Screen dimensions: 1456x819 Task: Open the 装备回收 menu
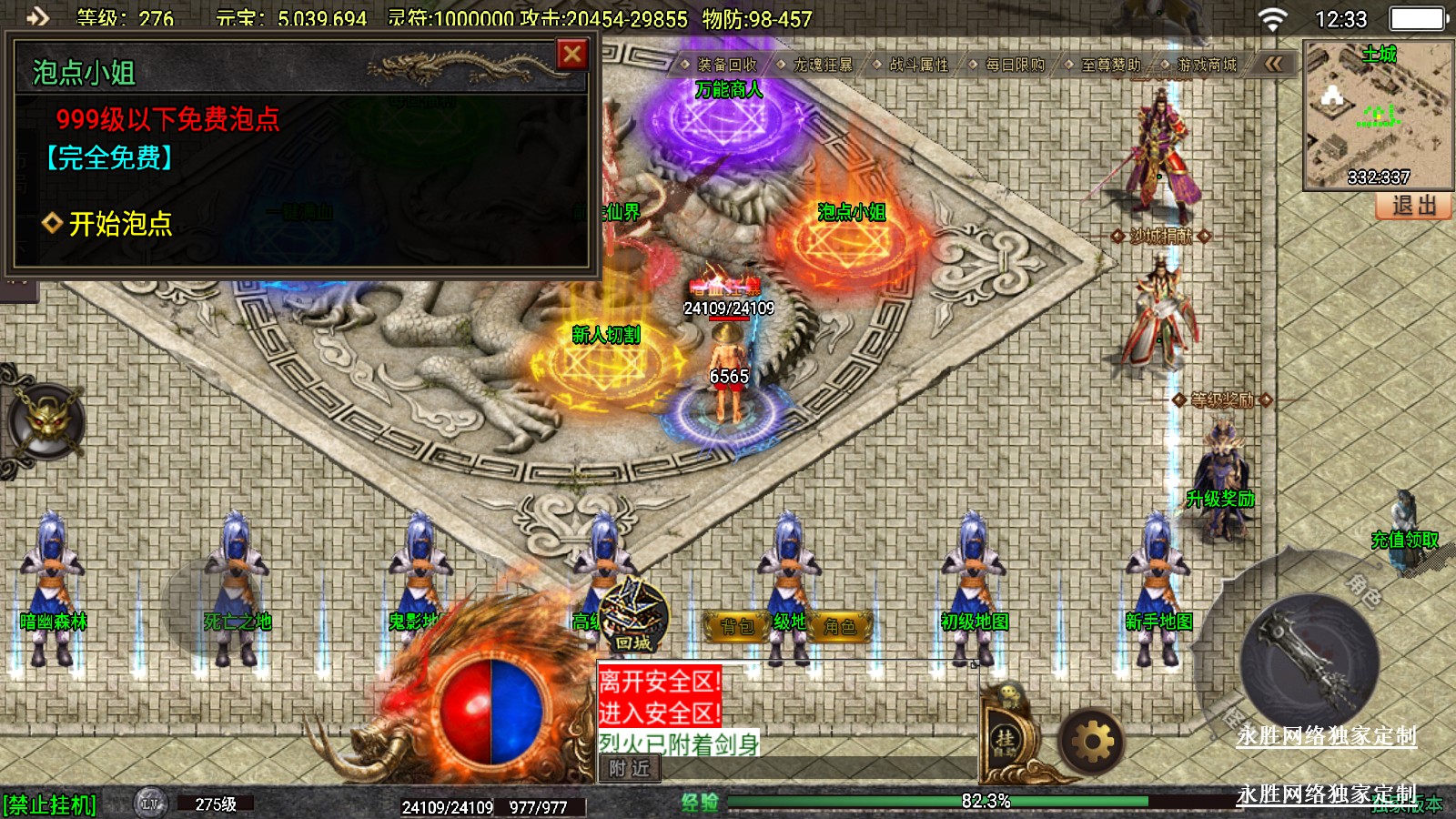[x=726, y=65]
